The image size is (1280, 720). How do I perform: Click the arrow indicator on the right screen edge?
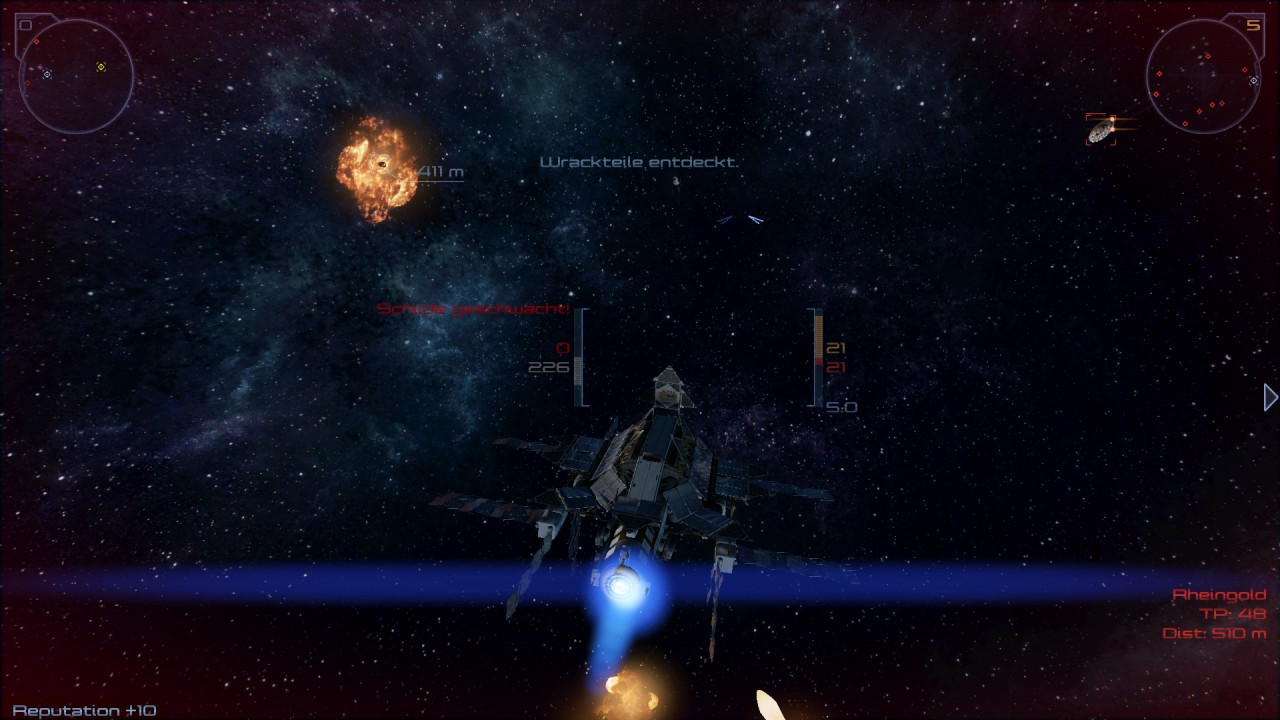click(x=1270, y=398)
